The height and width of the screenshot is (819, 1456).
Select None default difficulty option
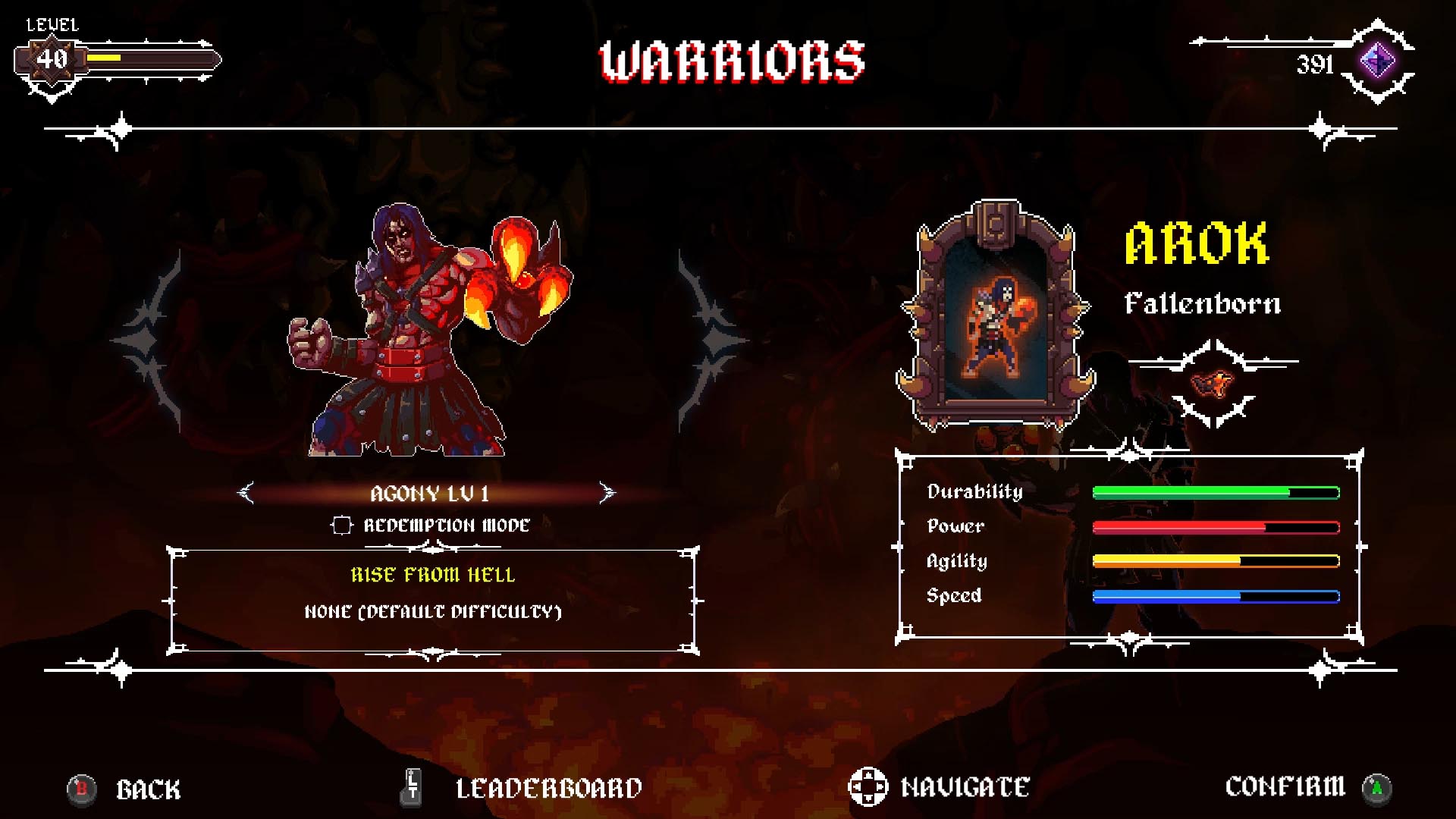pos(432,610)
